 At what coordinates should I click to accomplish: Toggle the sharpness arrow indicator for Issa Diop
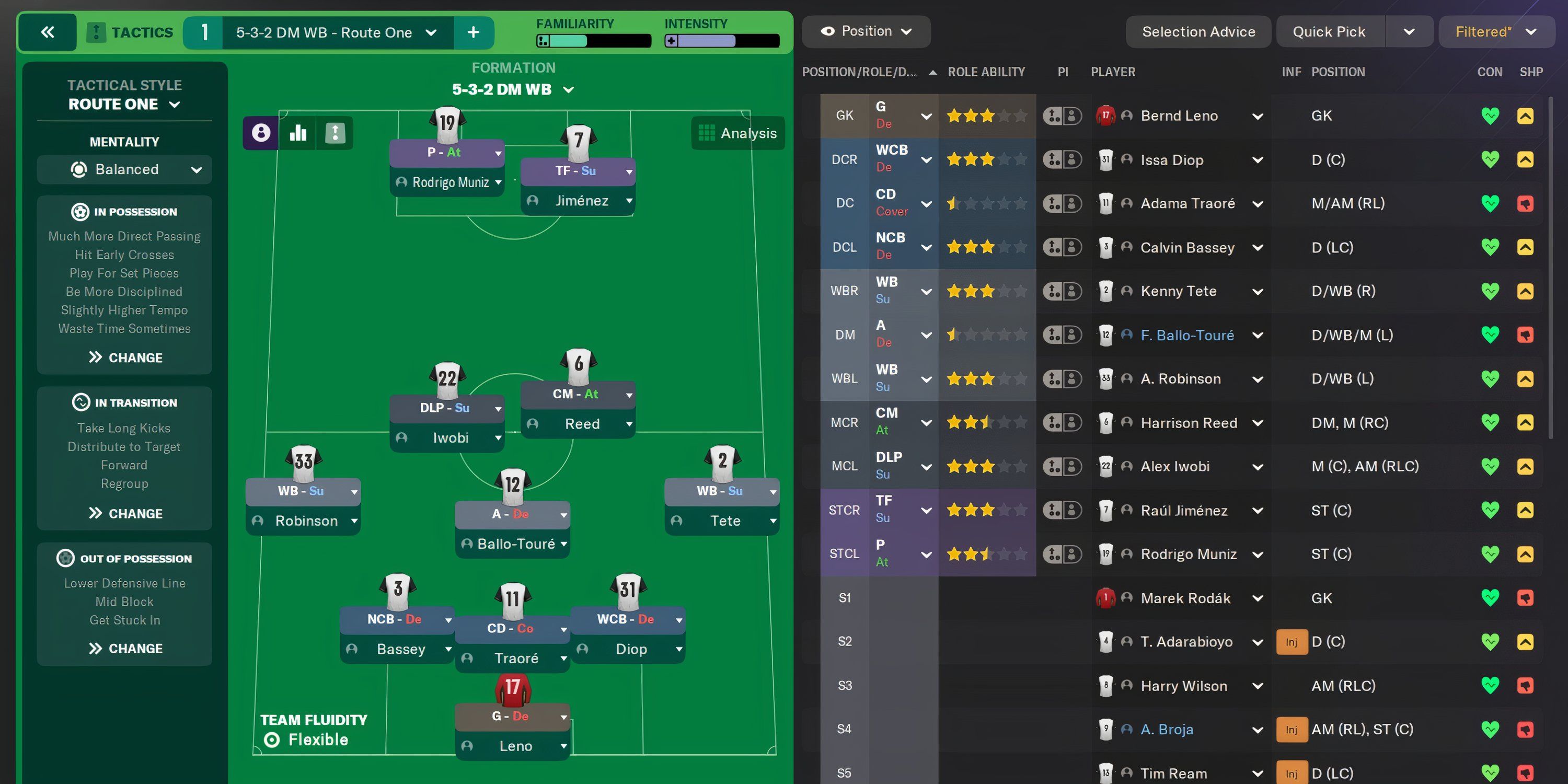click(x=1526, y=159)
